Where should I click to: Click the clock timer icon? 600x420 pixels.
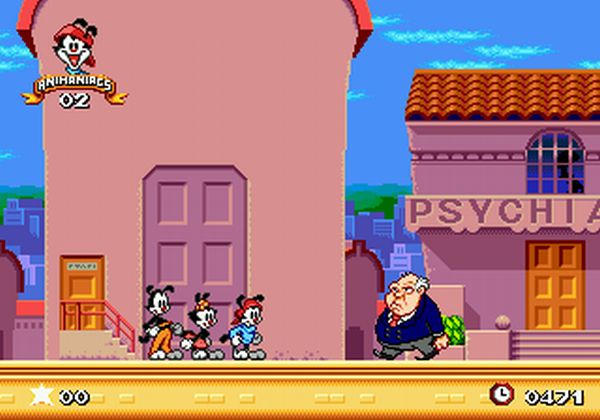pyautogui.click(x=501, y=395)
